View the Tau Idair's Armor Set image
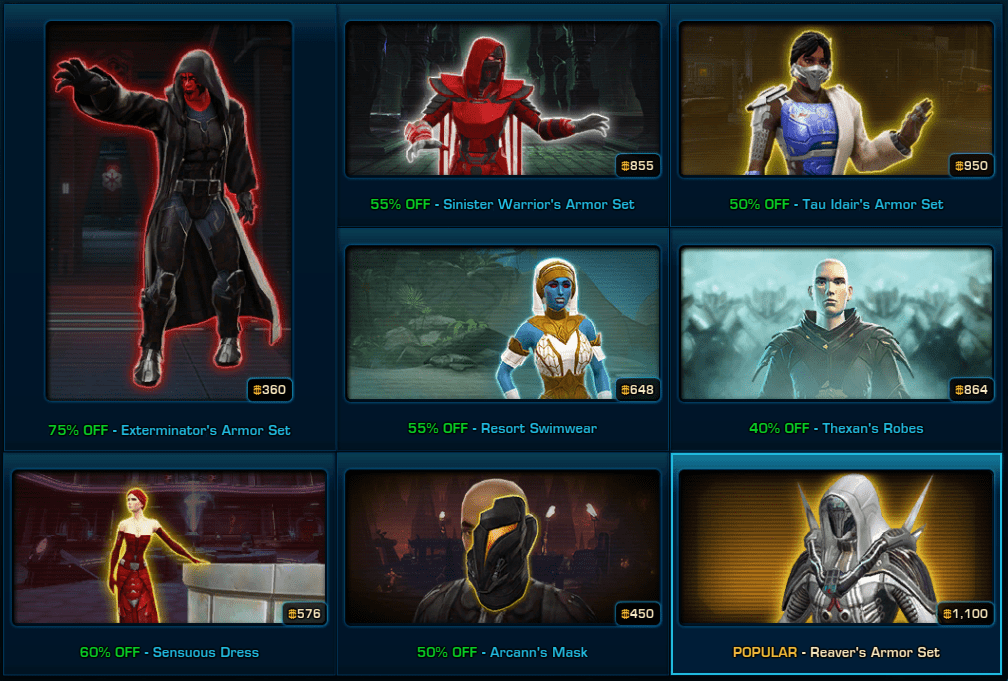The image size is (1008, 681). (836, 99)
